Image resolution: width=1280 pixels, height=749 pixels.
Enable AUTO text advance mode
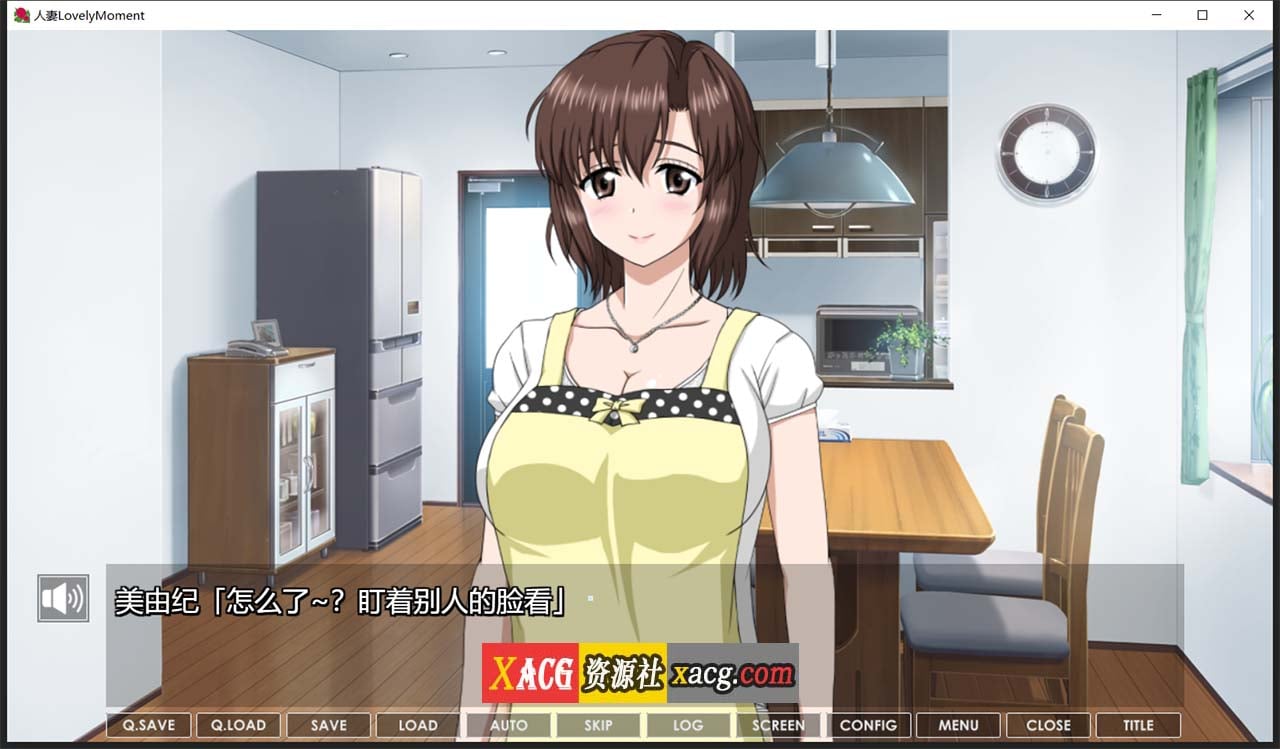[508, 725]
